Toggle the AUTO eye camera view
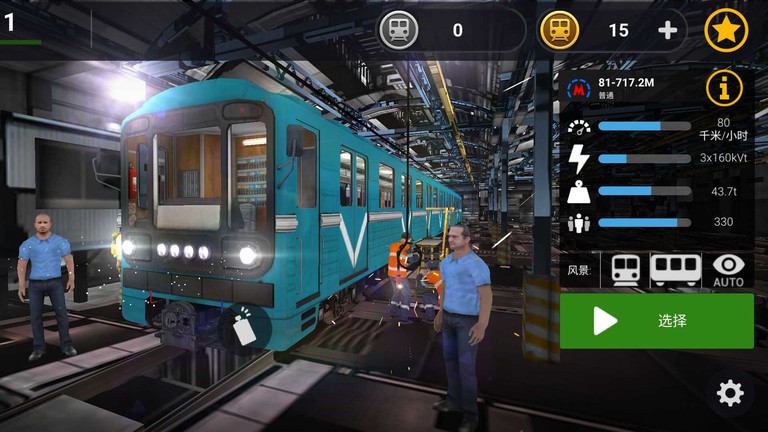 (x=728, y=269)
